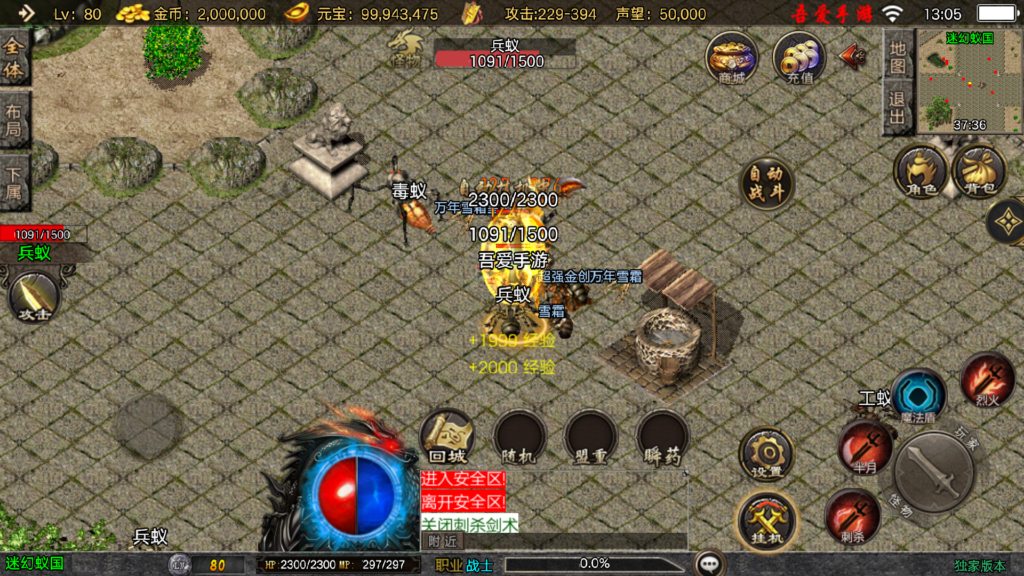
Task: Use the 回城 town return scroll
Action: (x=447, y=436)
